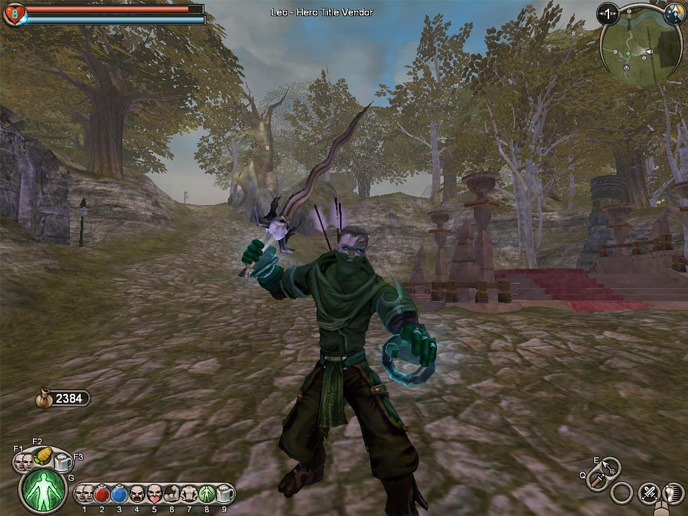Click the minimap zoom level indicator

coord(607,14)
